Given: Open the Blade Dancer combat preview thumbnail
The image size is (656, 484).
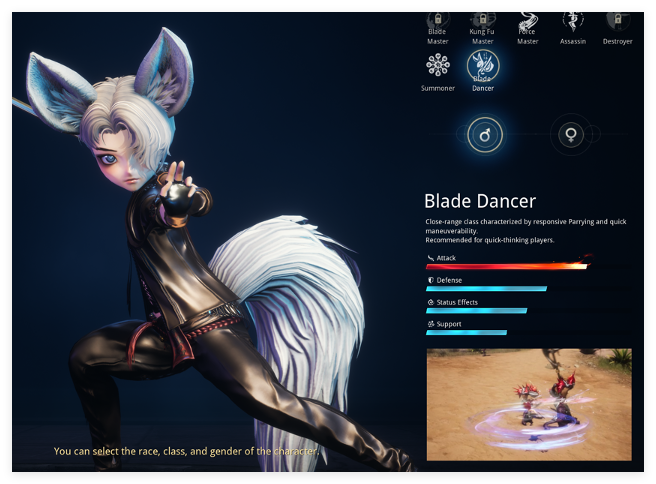Looking at the screenshot, I should point(529,404).
